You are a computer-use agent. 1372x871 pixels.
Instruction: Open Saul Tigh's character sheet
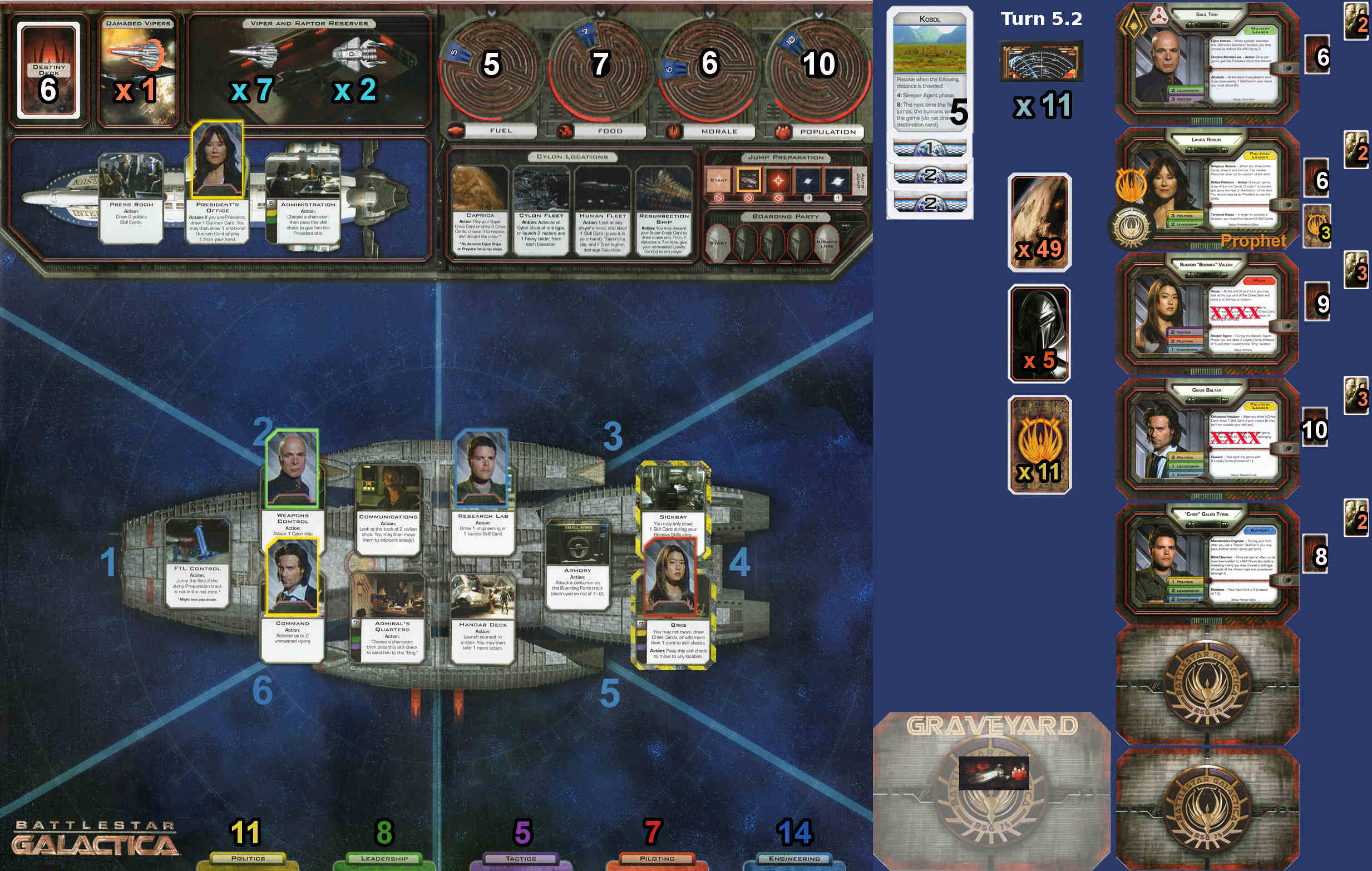pos(1206,64)
